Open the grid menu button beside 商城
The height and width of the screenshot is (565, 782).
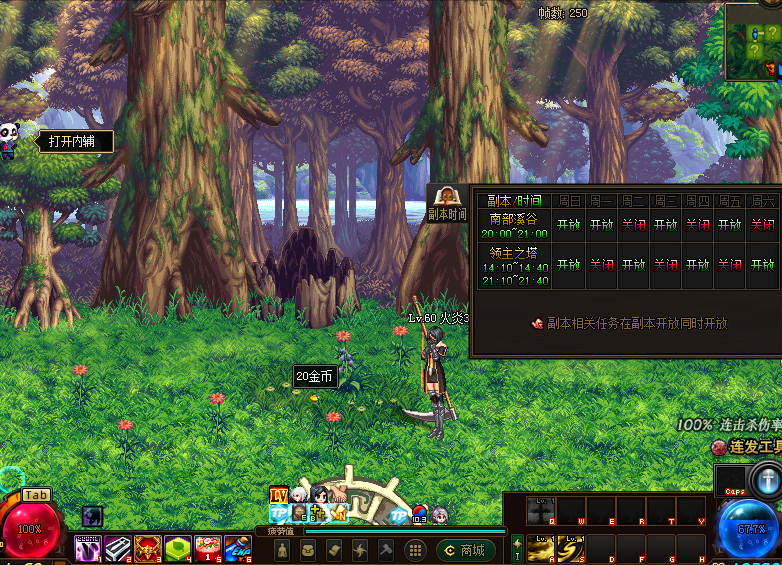pyautogui.click(x=413, y=550)
